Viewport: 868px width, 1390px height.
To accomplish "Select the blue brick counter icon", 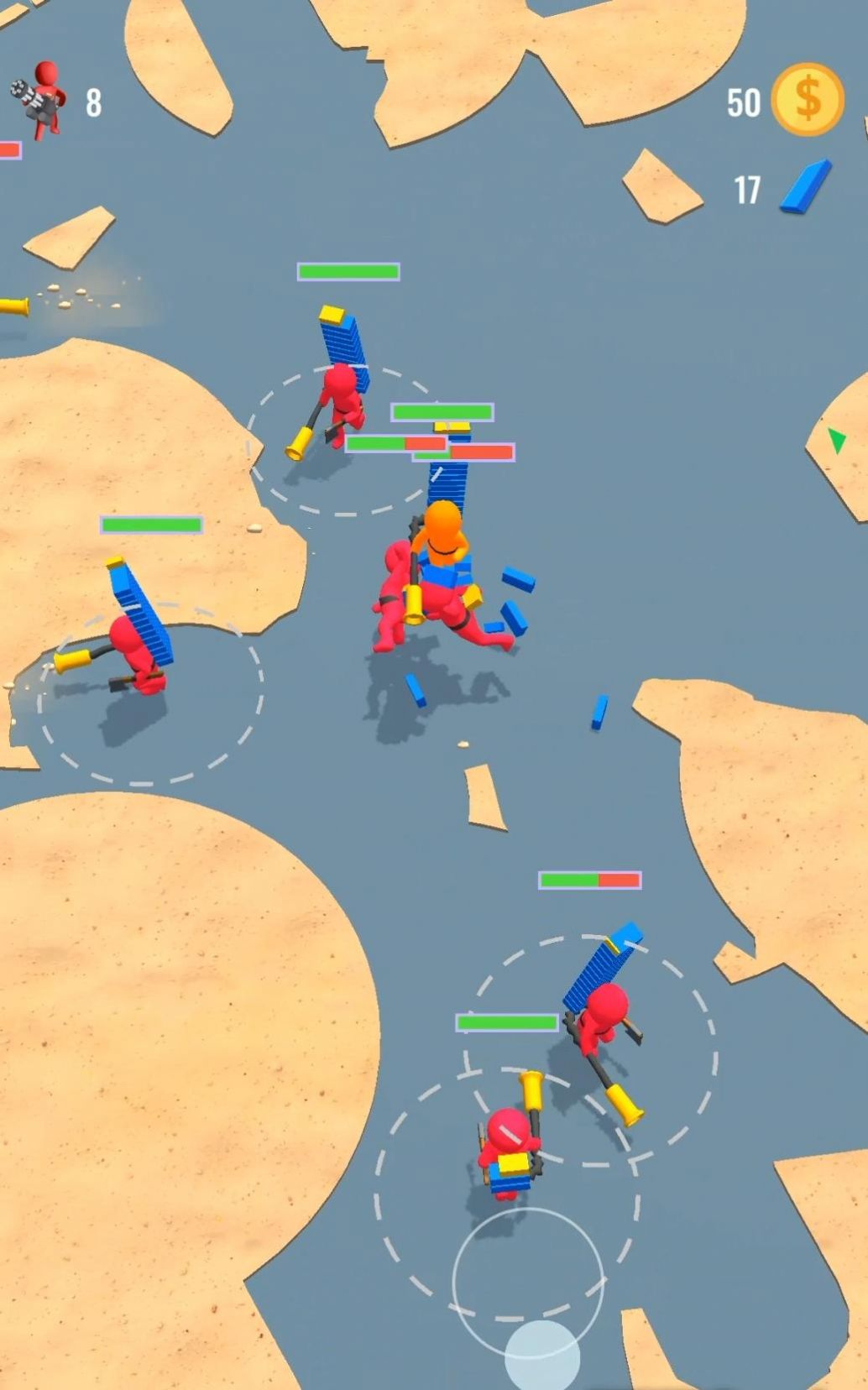I will [805, 187].
